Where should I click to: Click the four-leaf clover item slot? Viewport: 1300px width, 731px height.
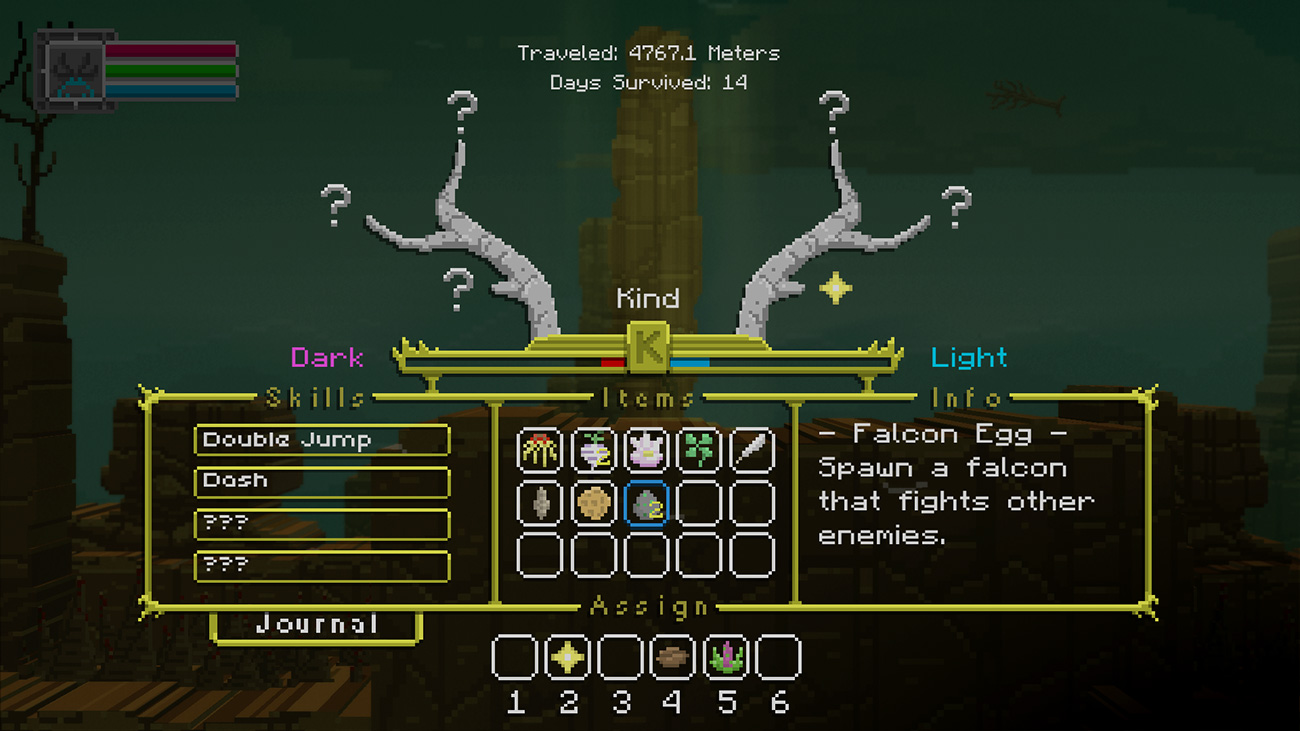[699, 451]
